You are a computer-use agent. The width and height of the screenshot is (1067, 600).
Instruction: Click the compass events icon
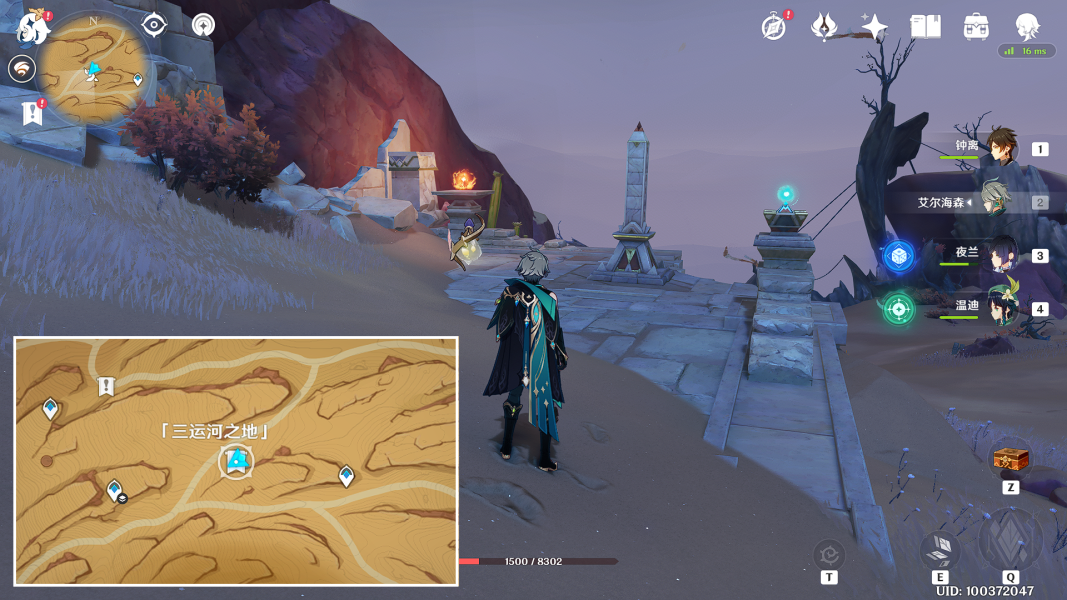click(773, 27)
